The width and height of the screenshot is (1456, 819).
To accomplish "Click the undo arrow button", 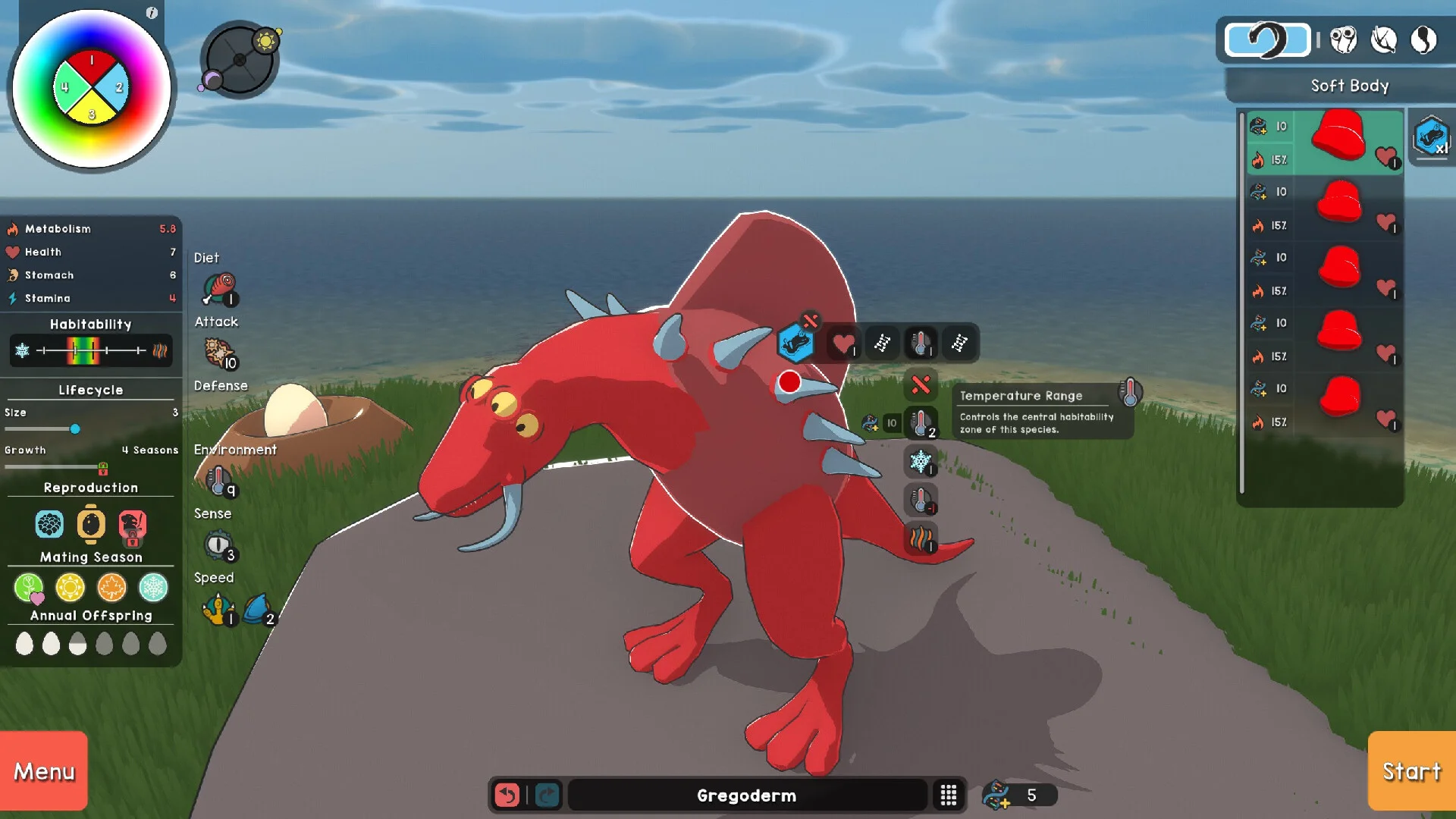I will click(x=507, y=795).
